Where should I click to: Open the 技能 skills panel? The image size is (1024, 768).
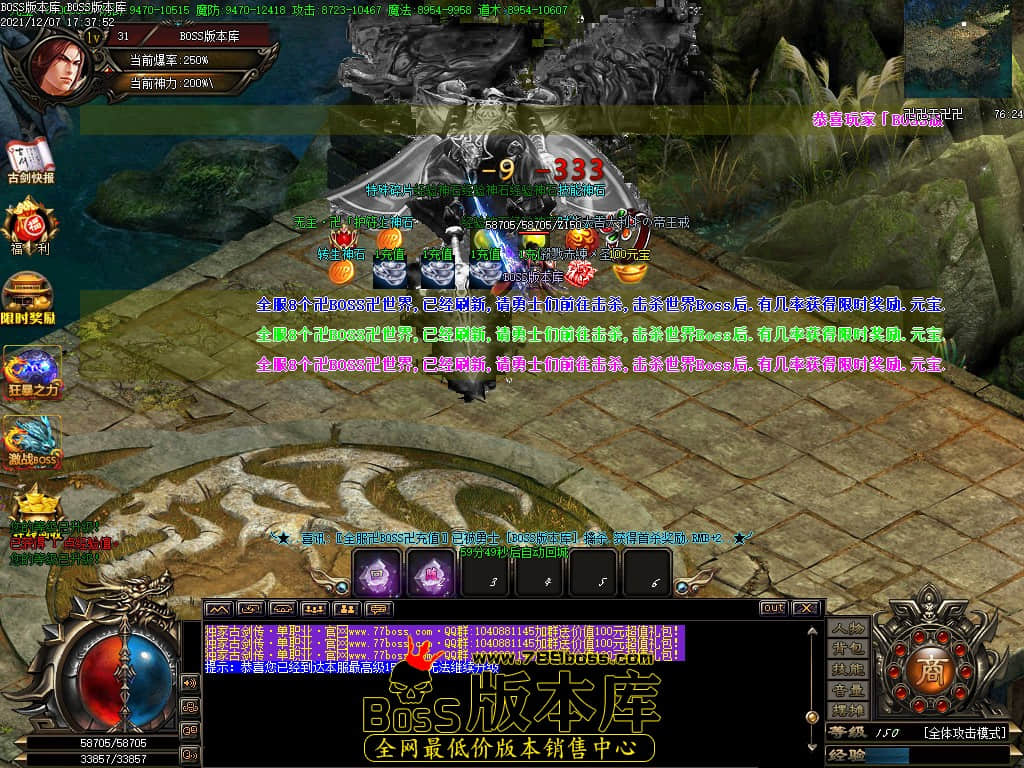848,670
